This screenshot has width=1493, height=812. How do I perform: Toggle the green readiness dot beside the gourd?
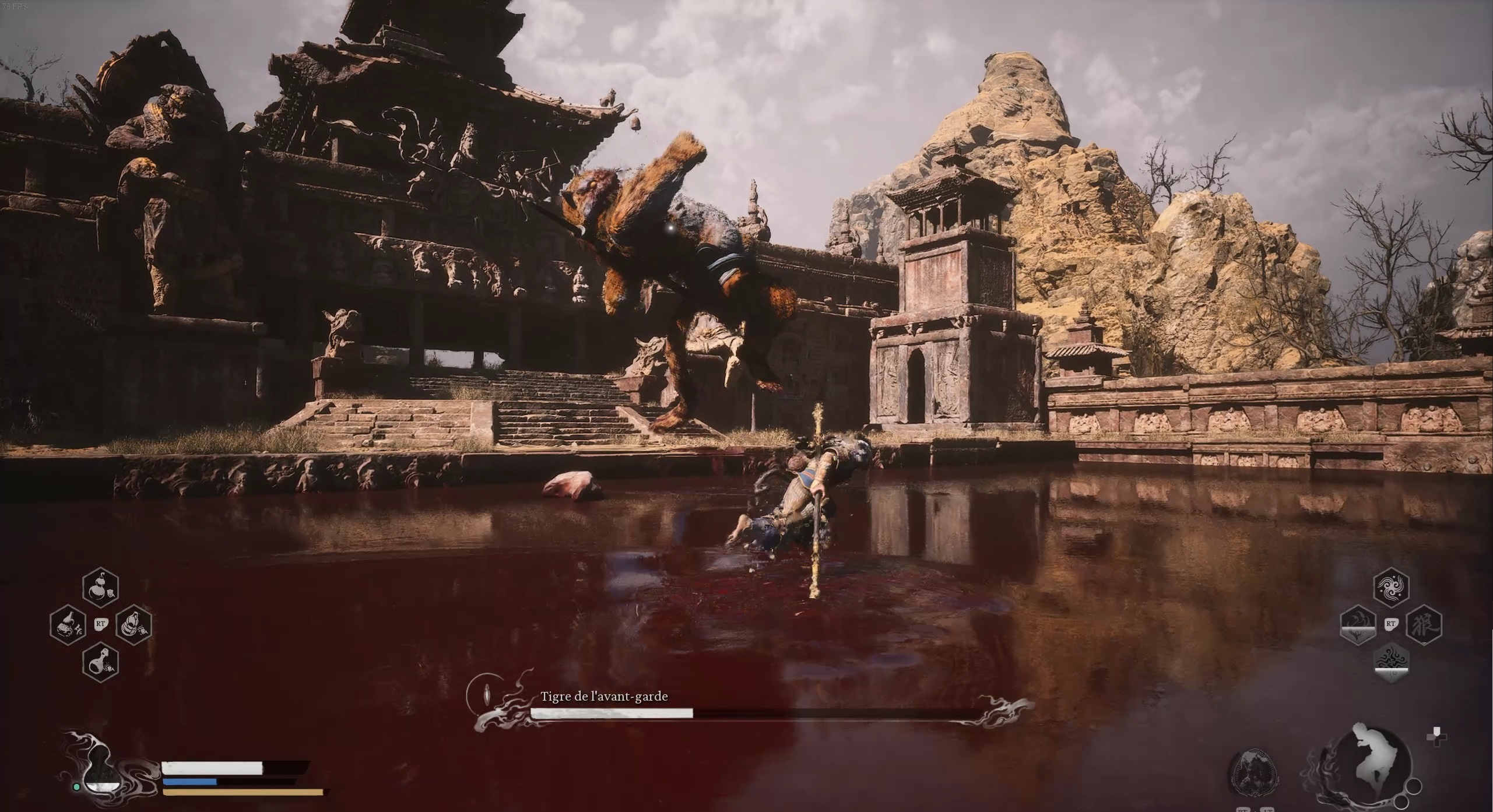(77, 786)
